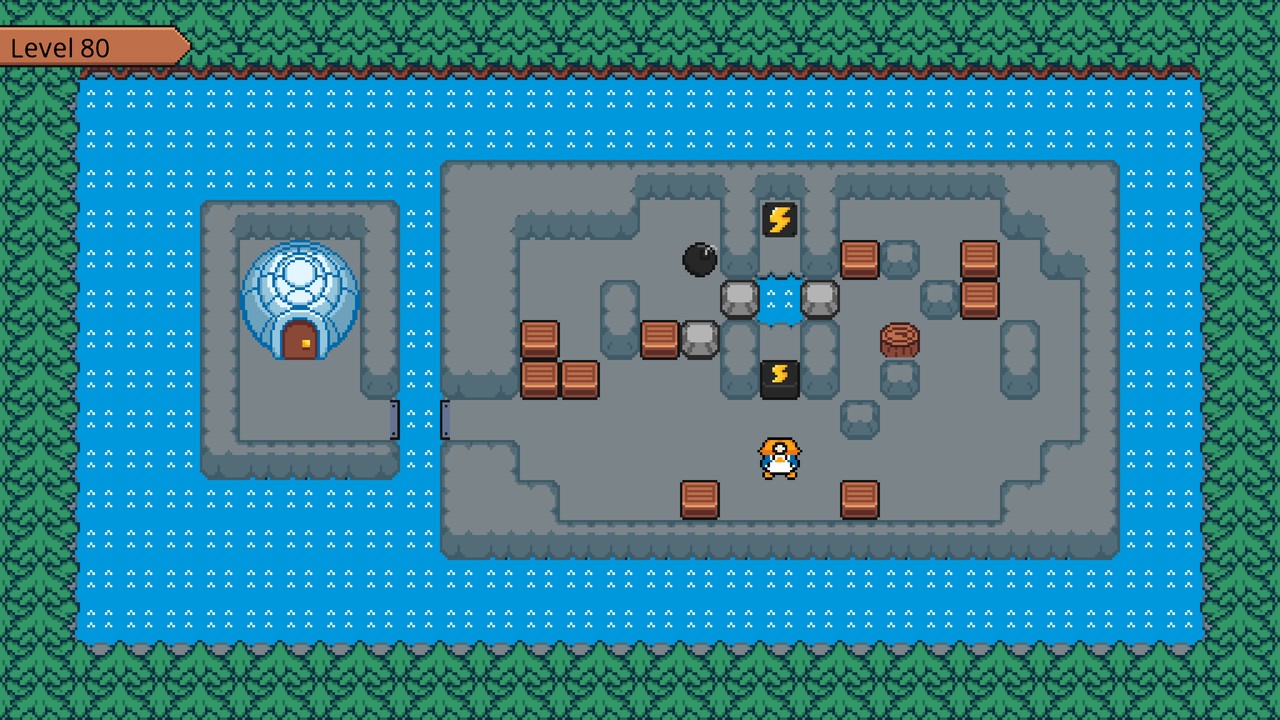Screen dimensions: 1280x720
Task: Select the stone block next to the wooden crate
Action: point(701,340)
